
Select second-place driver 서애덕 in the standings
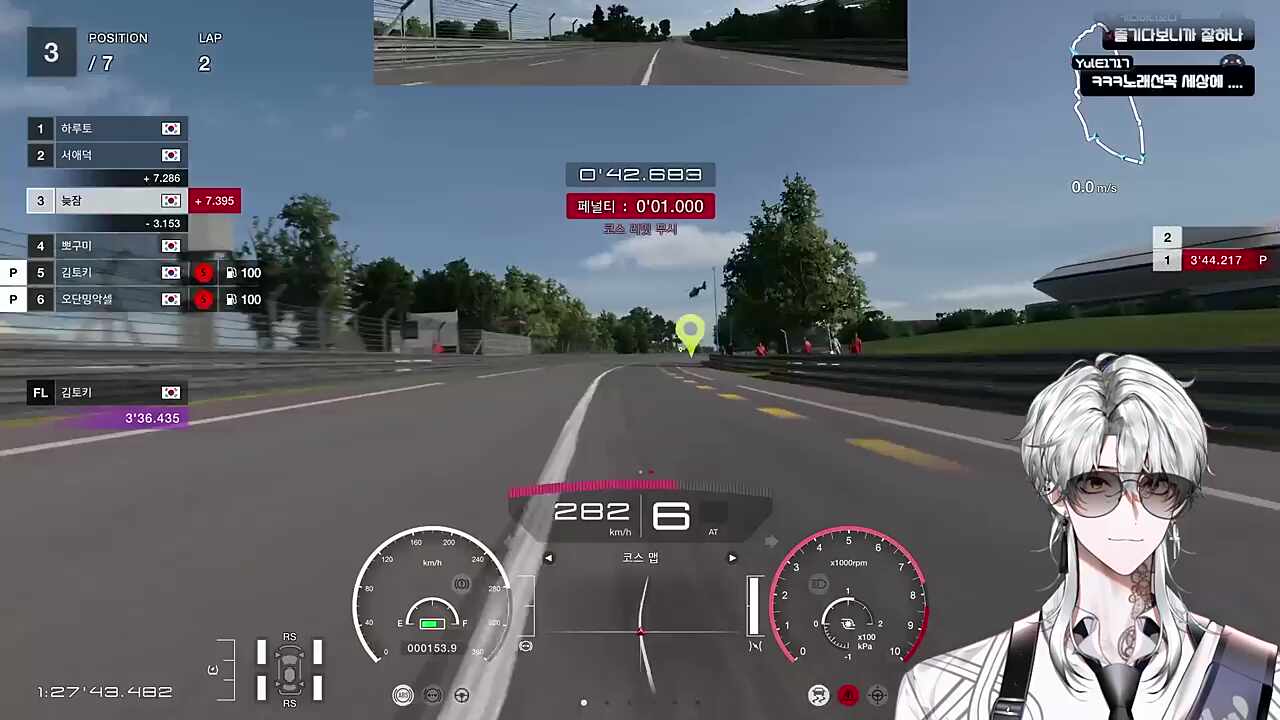tap(107, 155)
